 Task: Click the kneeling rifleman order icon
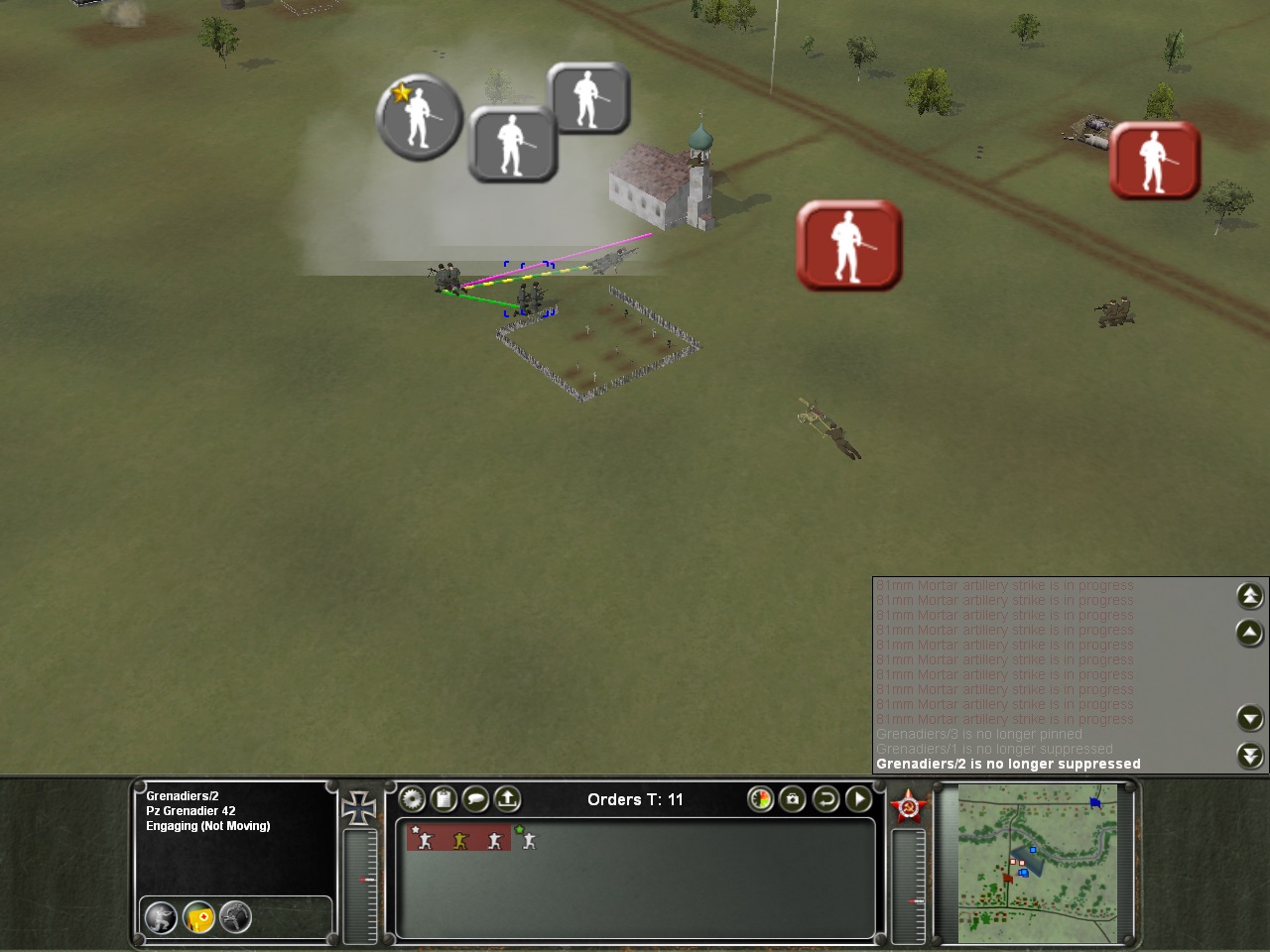pyautogui.click(x=161, y=917)
